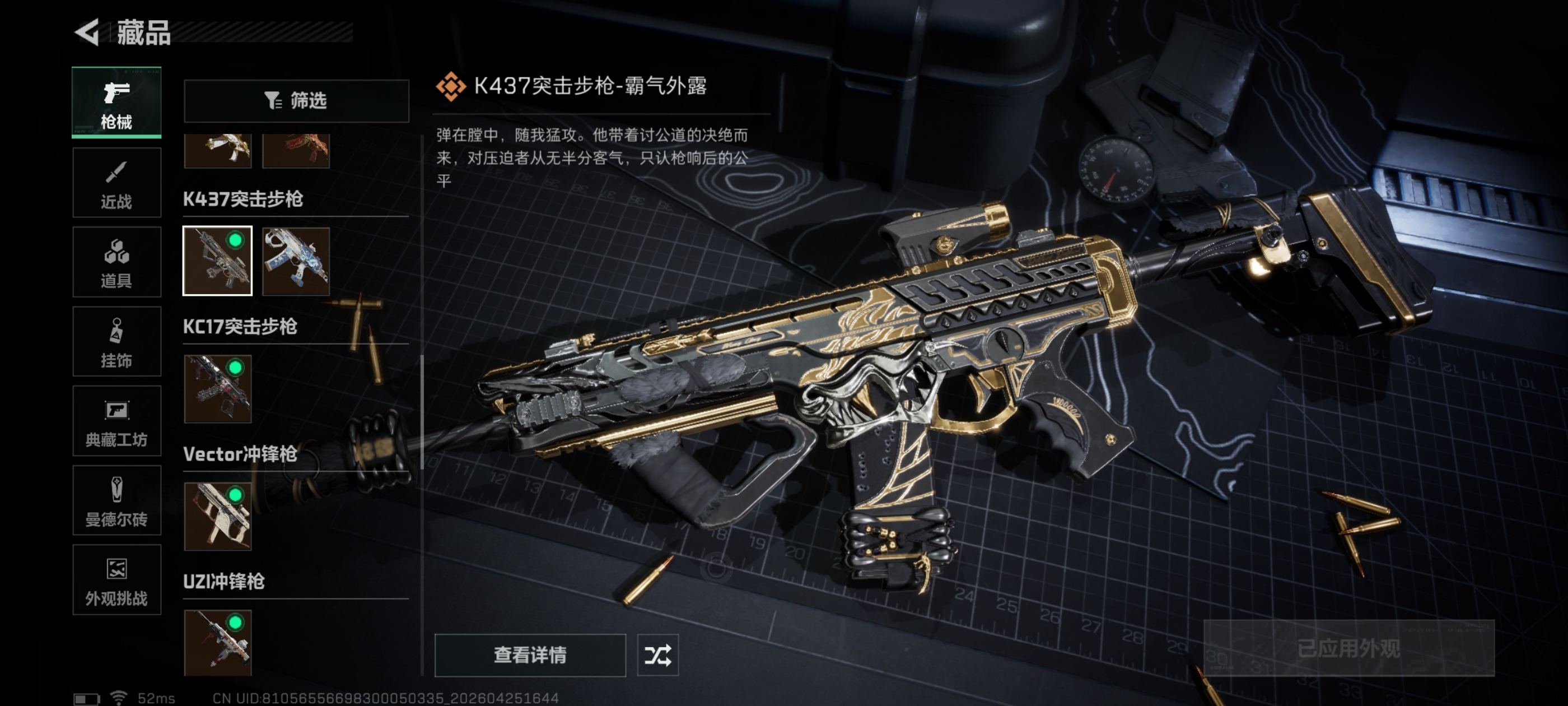Viewport: 1568px width, 706px height.
Task: Go back using the arrow beside 藏品
Action: coord(87,32)
